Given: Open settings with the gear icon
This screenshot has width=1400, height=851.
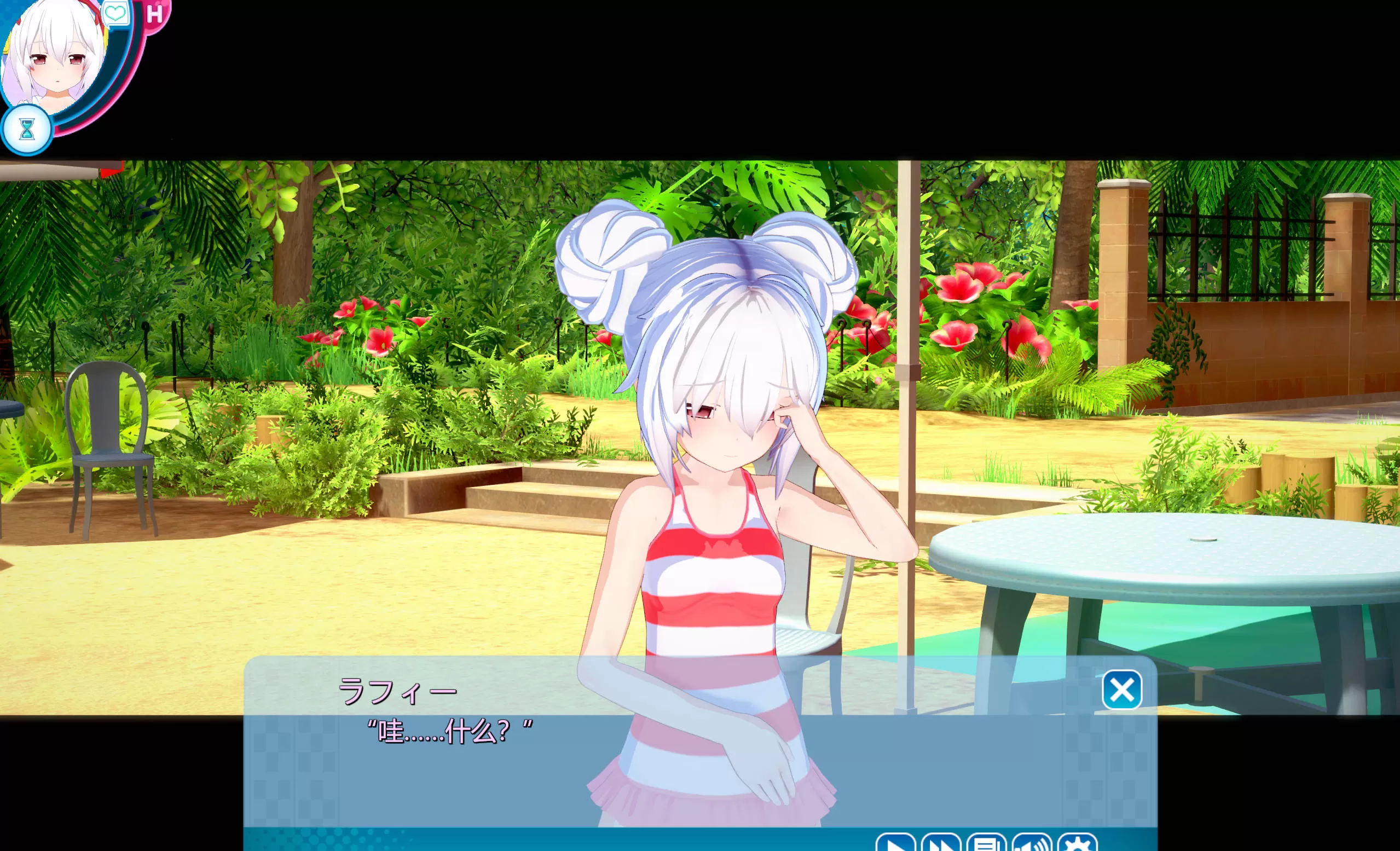Looking at the screenshot, I should [1077, 844].
